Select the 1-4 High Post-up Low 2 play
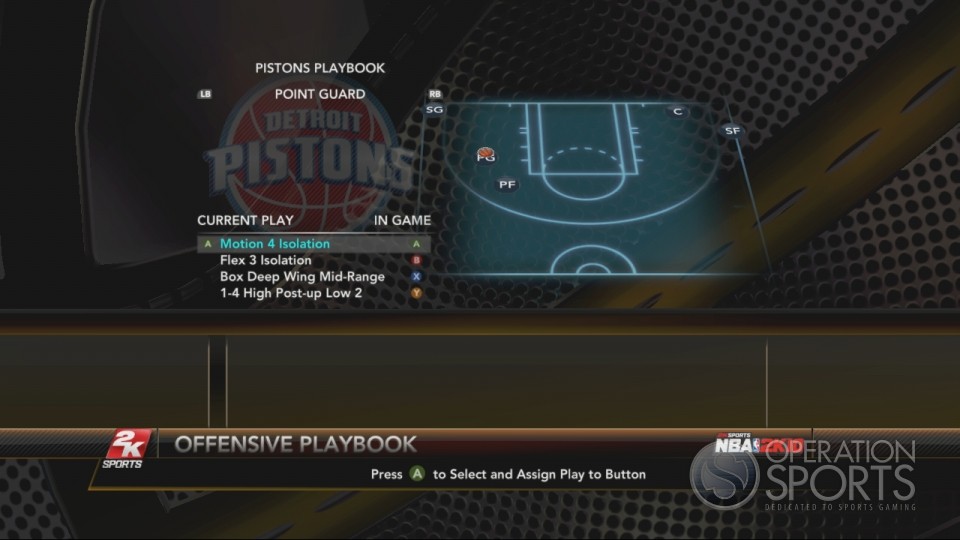This screenshot has width=960, height=540. coord(291,293)
